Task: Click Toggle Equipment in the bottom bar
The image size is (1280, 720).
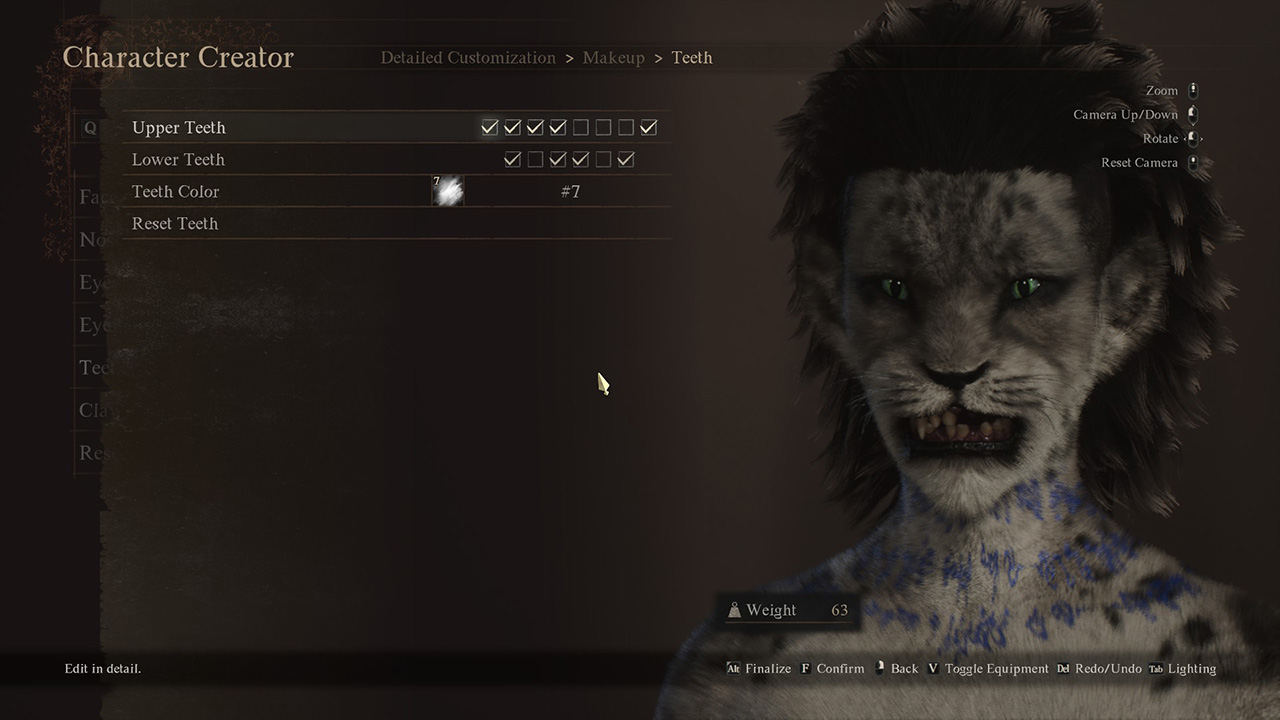Action: (x=996, y=669)
